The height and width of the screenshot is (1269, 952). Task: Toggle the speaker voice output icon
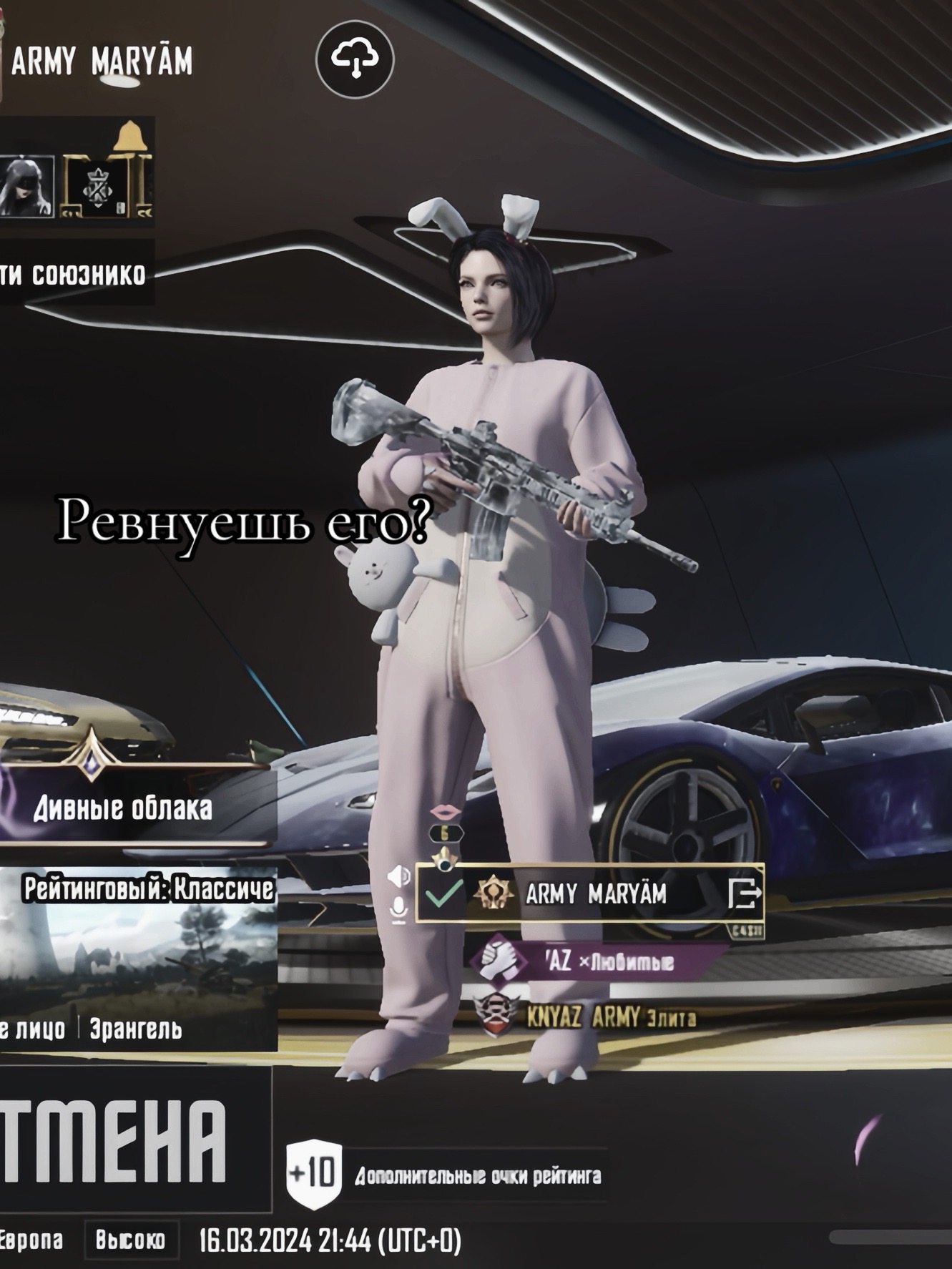coord(398,876)
